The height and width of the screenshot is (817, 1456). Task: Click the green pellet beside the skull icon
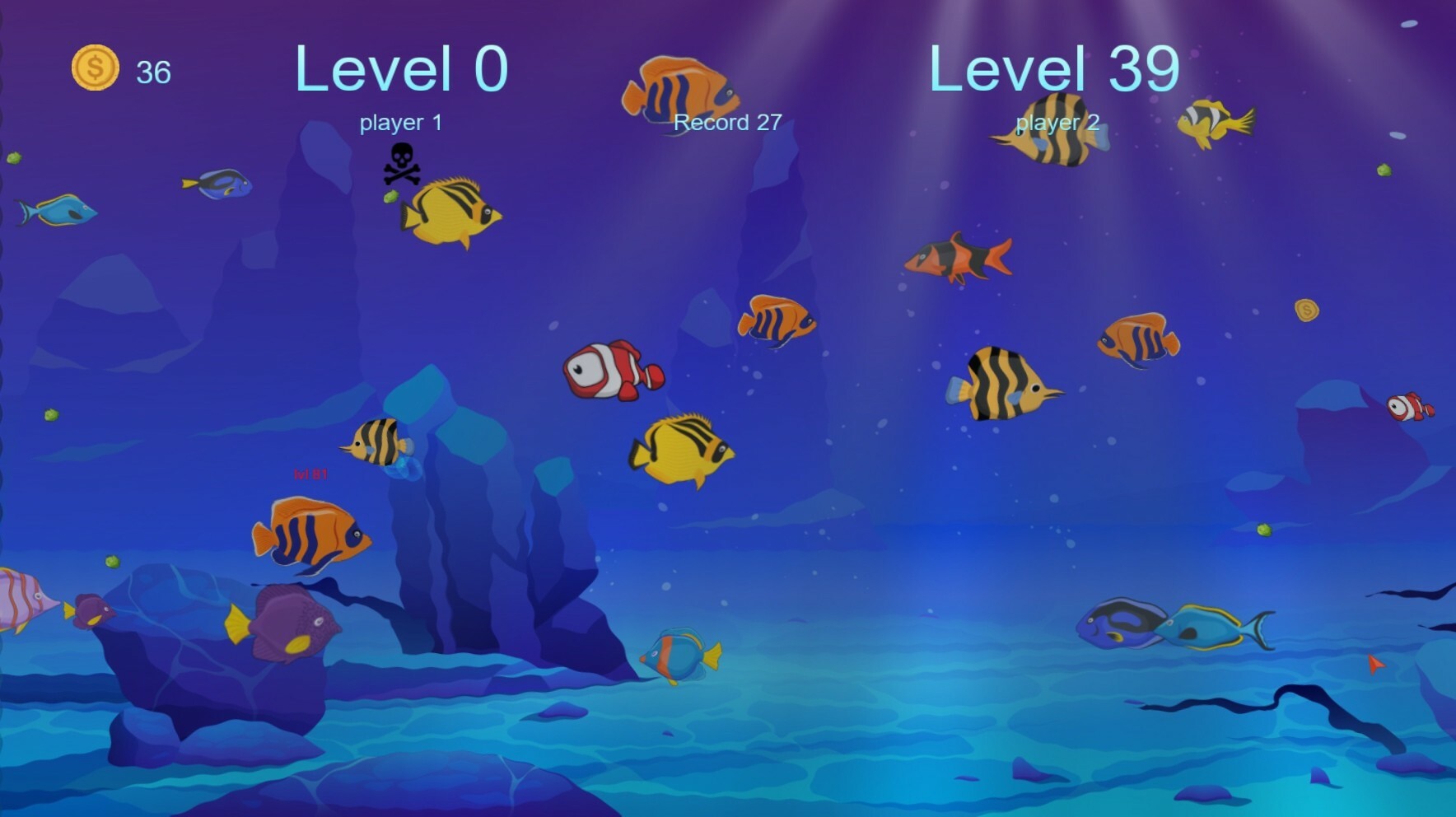pyautogui.click(x=392, y=198)
